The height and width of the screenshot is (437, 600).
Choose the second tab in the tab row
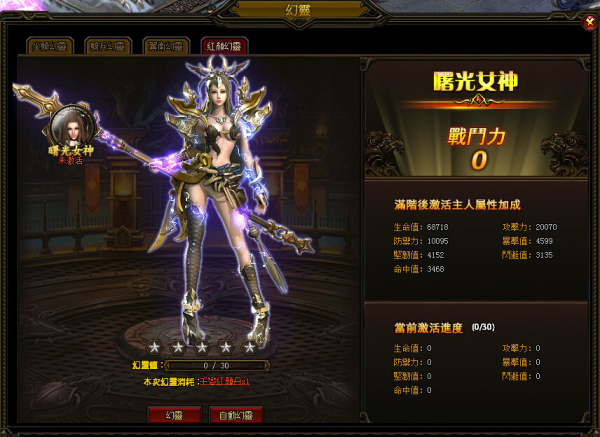click(x=108, y=46)
